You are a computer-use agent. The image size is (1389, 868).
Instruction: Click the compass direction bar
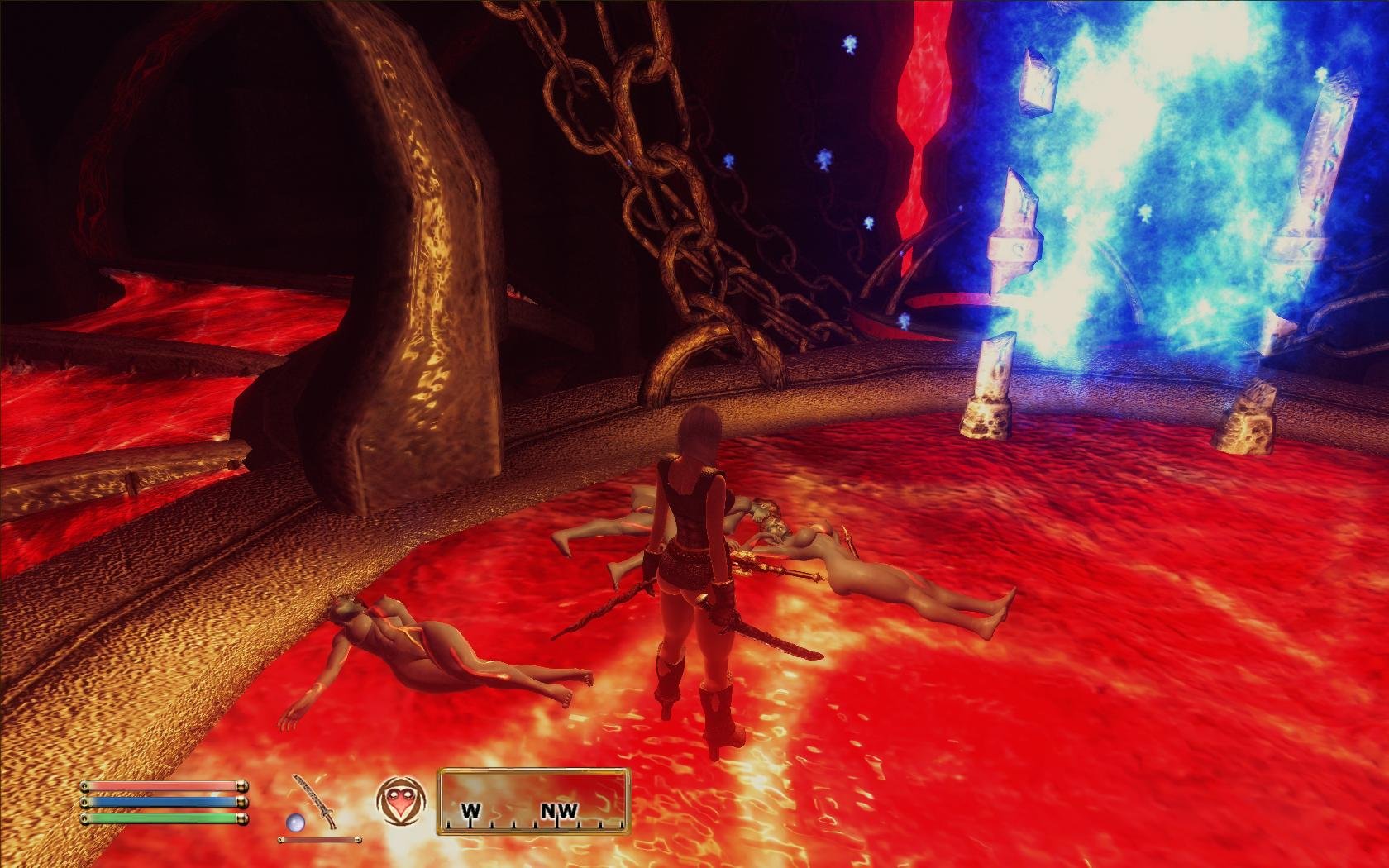[533, 800]
